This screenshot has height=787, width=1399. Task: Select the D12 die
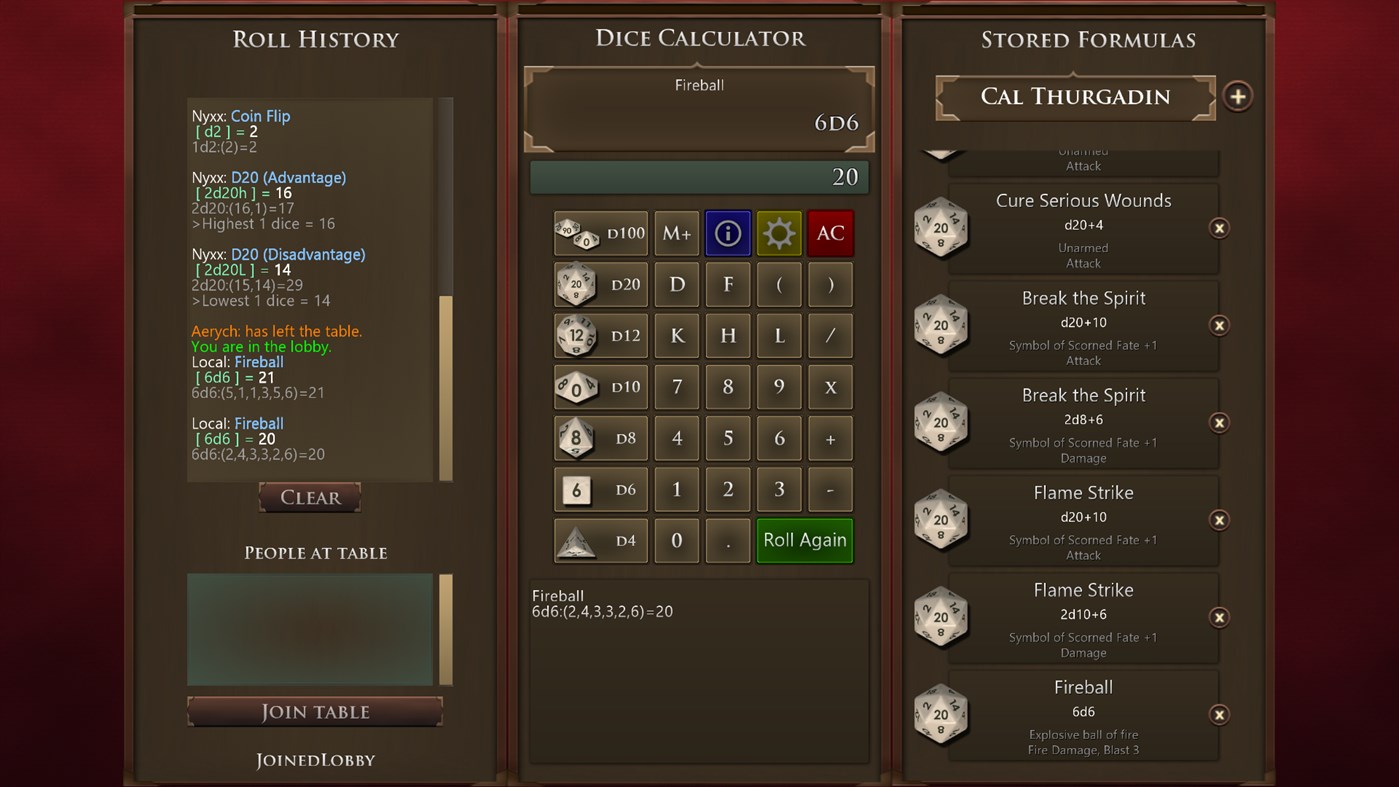tap(600, 336)
